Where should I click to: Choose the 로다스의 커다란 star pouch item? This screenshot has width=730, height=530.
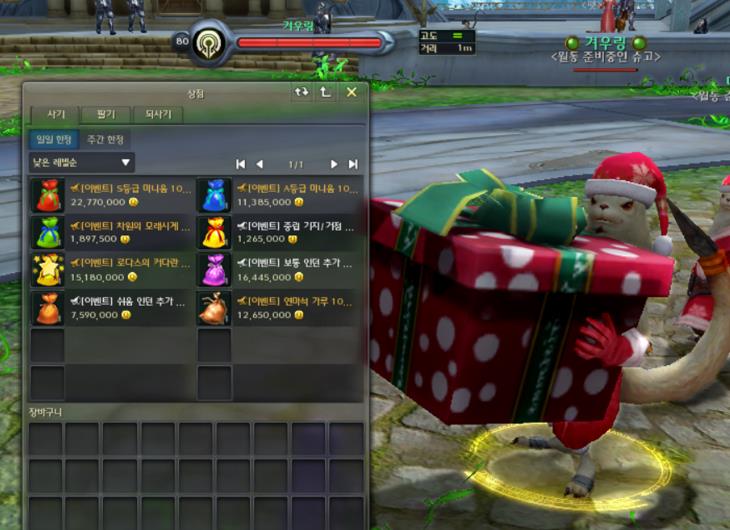(48, 269)
